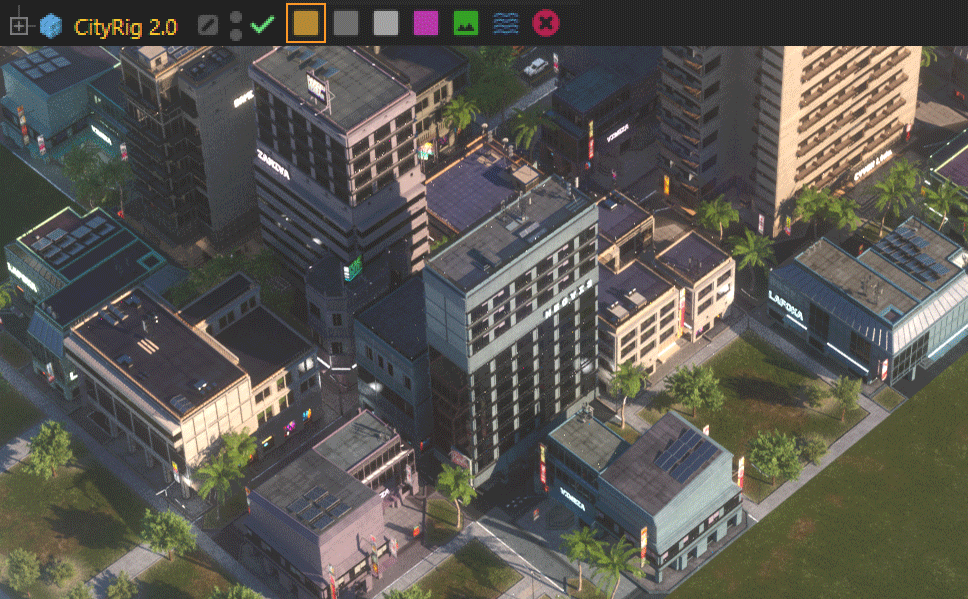Image resolution: width=968 pixels, height=599 pixels.
Task: Click the blue cube object icon
Action: tap(50, 25)
